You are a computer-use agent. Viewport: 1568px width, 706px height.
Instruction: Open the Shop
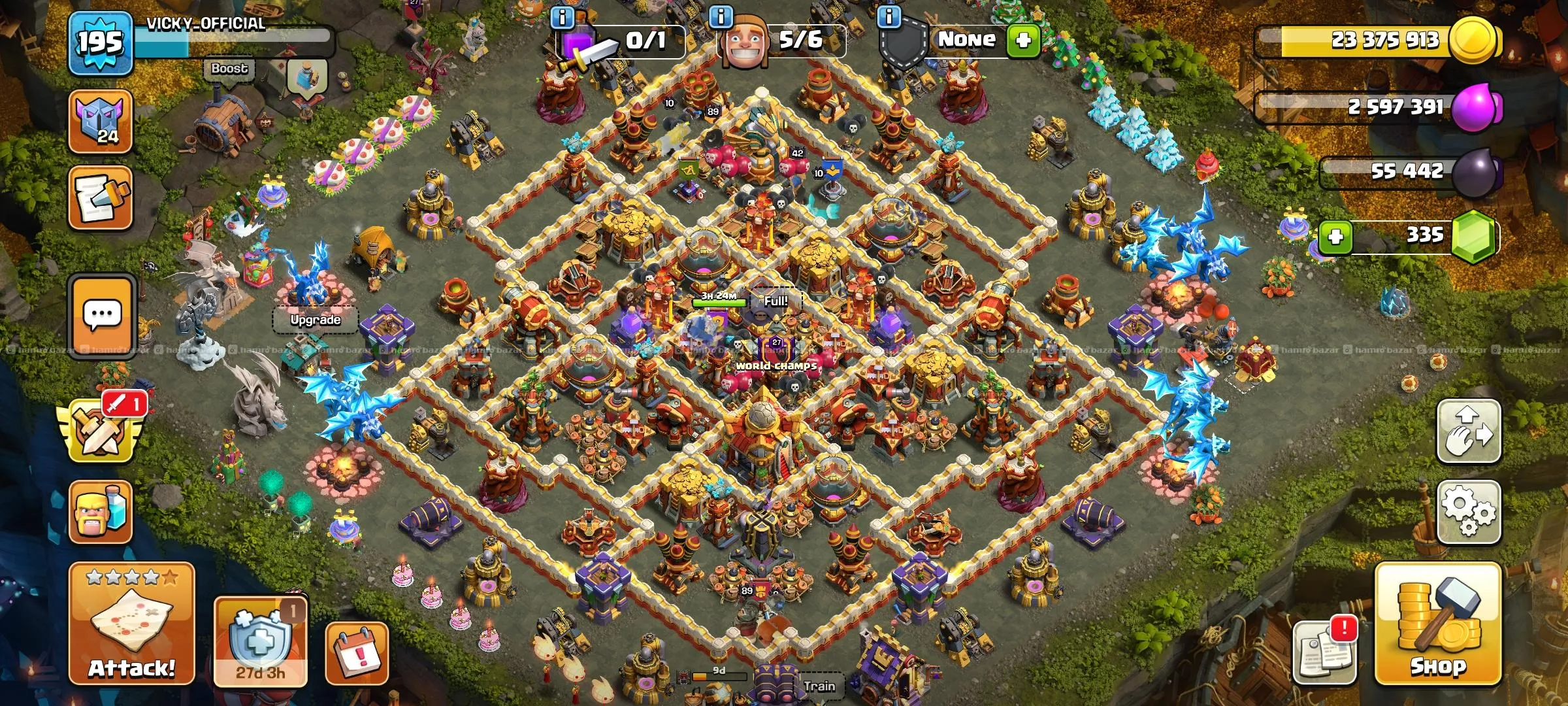tap(1437, 624)
